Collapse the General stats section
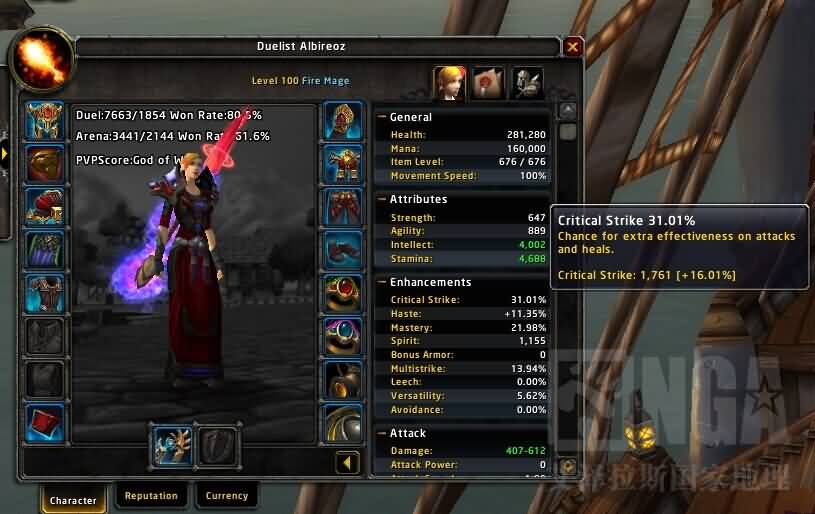This screenshot has width=815, height=514. pyautogui.click(x=381, y=117)
